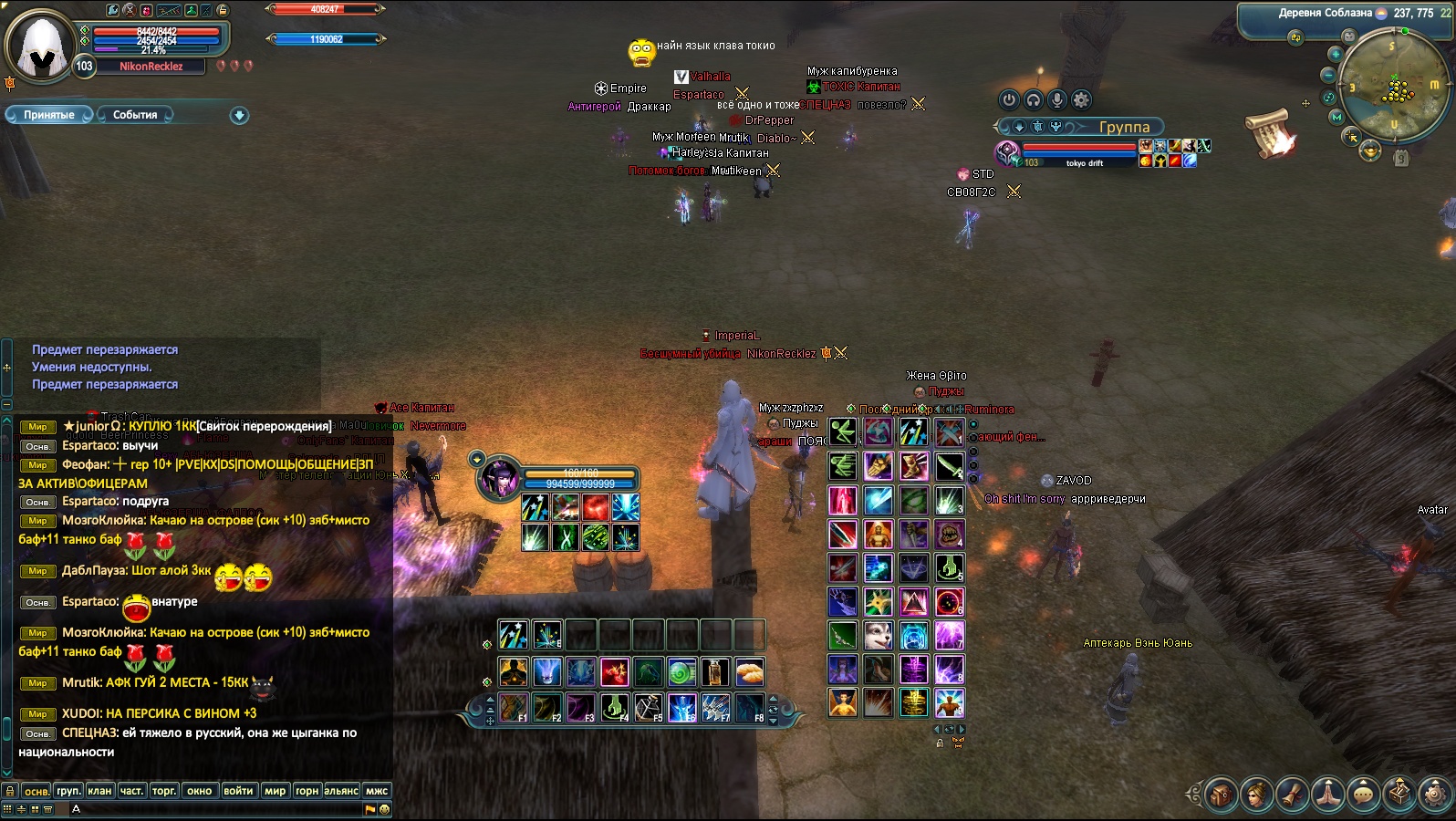Use the bread item in hotbar
Viewport: 1456px width, 821px height.
point(748,672)
